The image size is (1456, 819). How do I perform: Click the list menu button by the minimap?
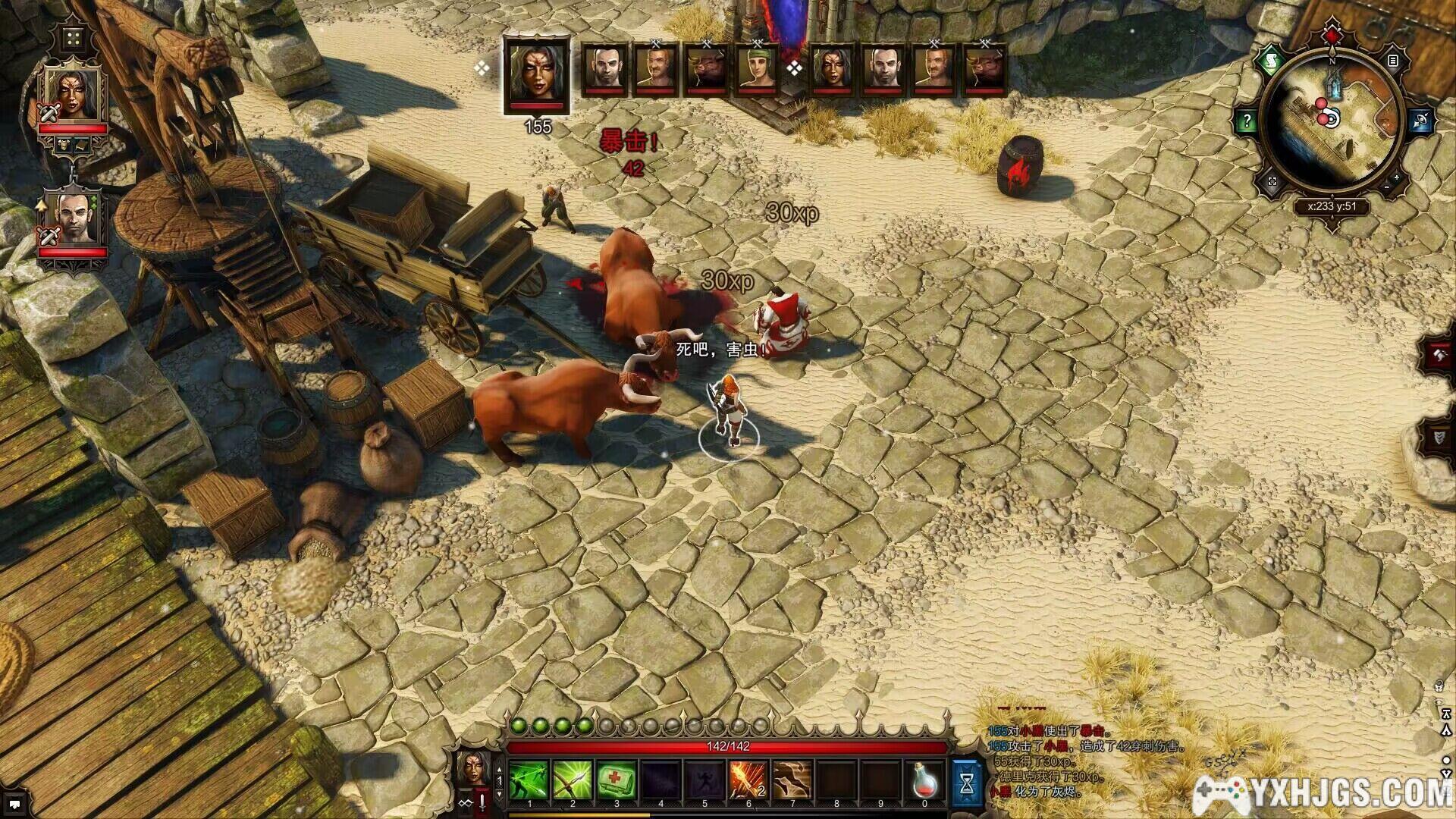[x=1392, y=61]
